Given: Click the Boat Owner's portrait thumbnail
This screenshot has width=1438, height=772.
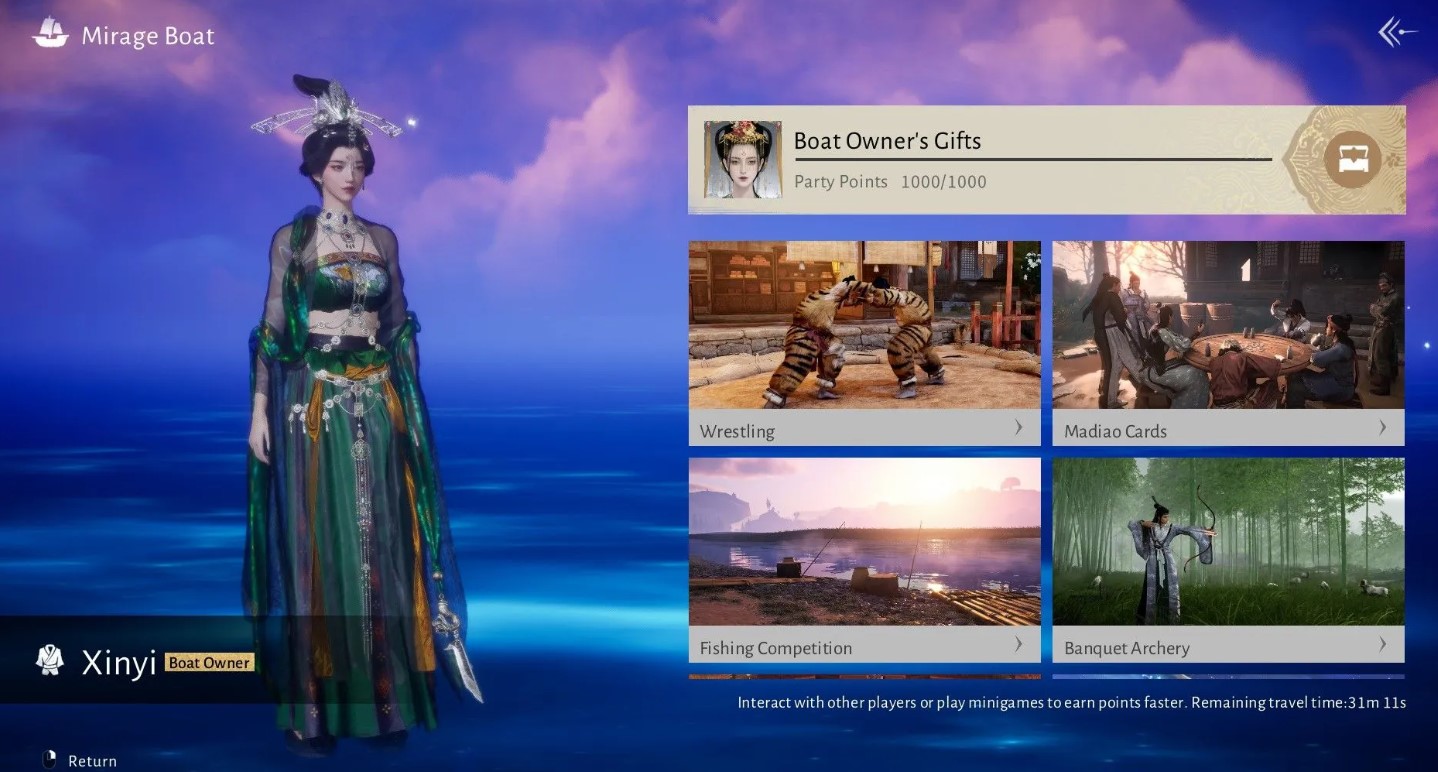Looking at the screenshot, I should click(x=742, y=160).
